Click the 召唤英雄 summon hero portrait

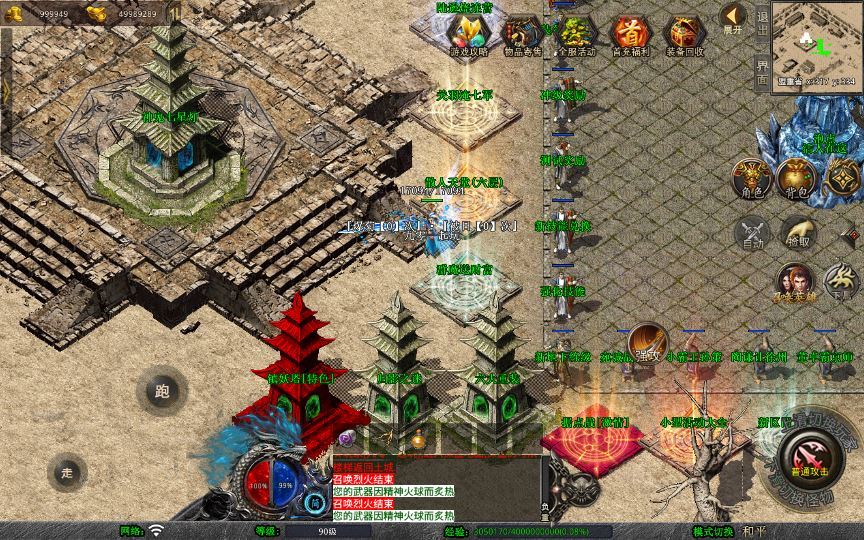pyautogui.click(x=796, y=281)
